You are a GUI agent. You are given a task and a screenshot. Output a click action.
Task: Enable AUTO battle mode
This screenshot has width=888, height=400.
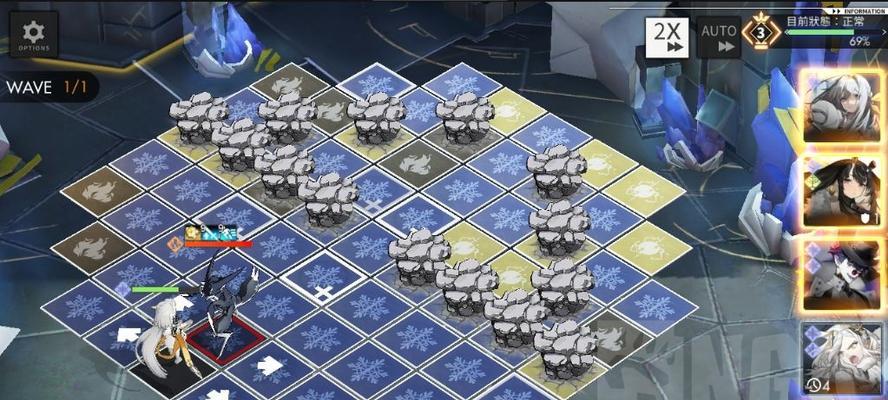pos(719,37)
